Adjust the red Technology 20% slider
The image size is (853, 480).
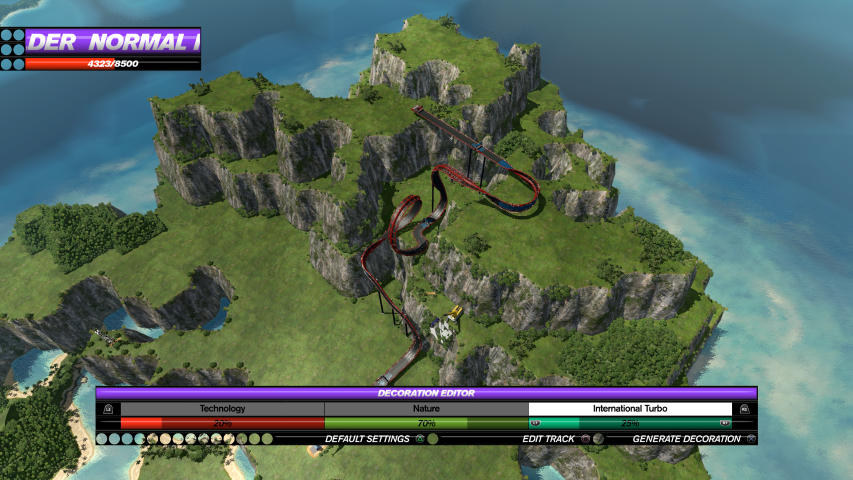coord(222,424)
